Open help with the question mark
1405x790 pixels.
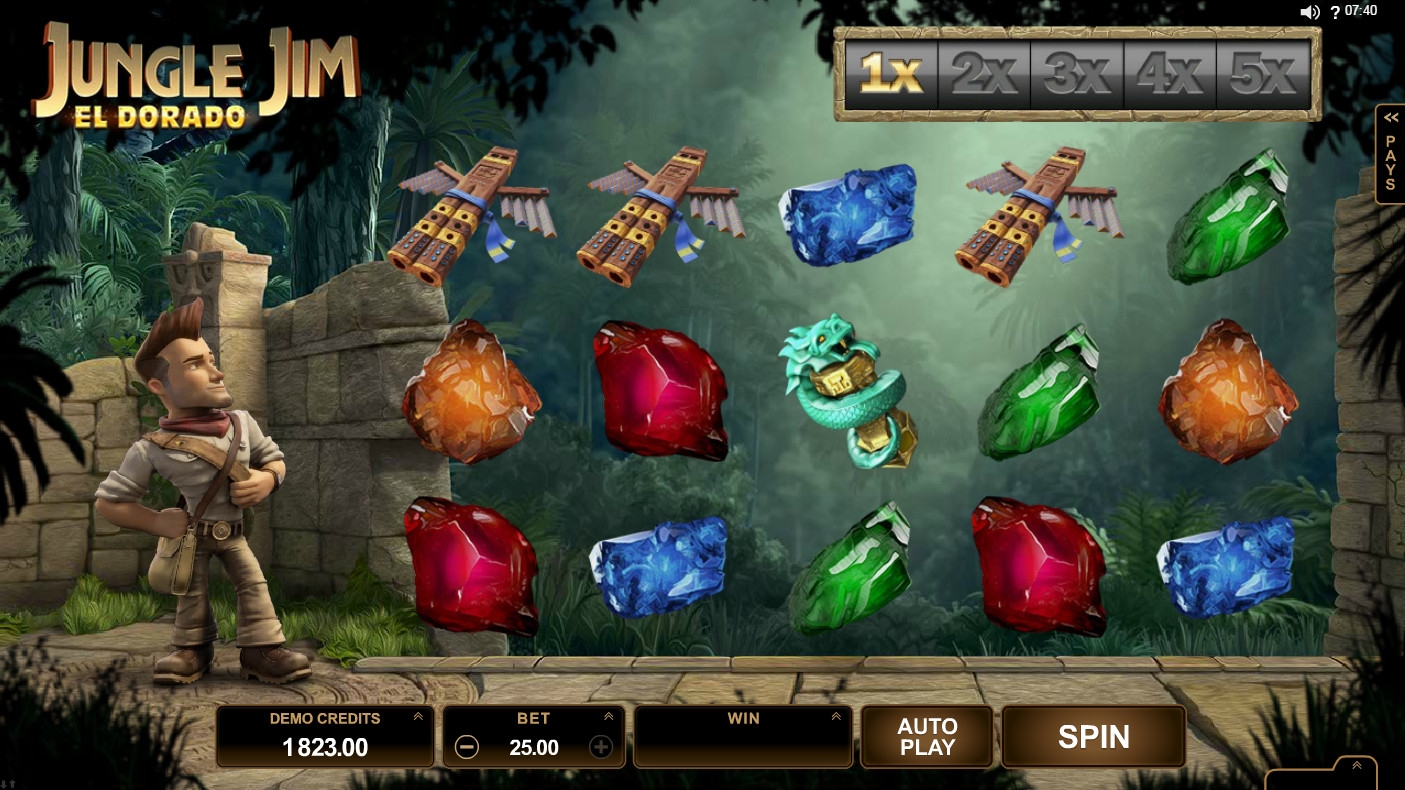coord(1335,12)
